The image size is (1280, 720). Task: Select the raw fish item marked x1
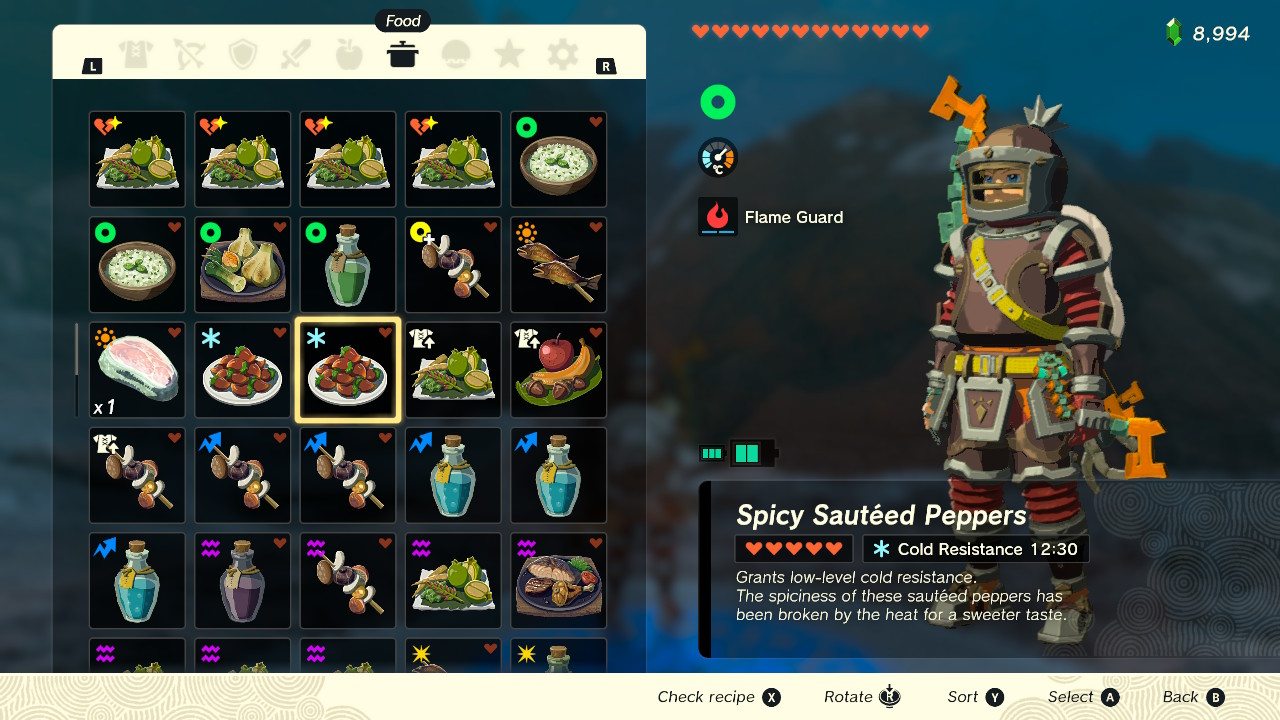point(136,370)
